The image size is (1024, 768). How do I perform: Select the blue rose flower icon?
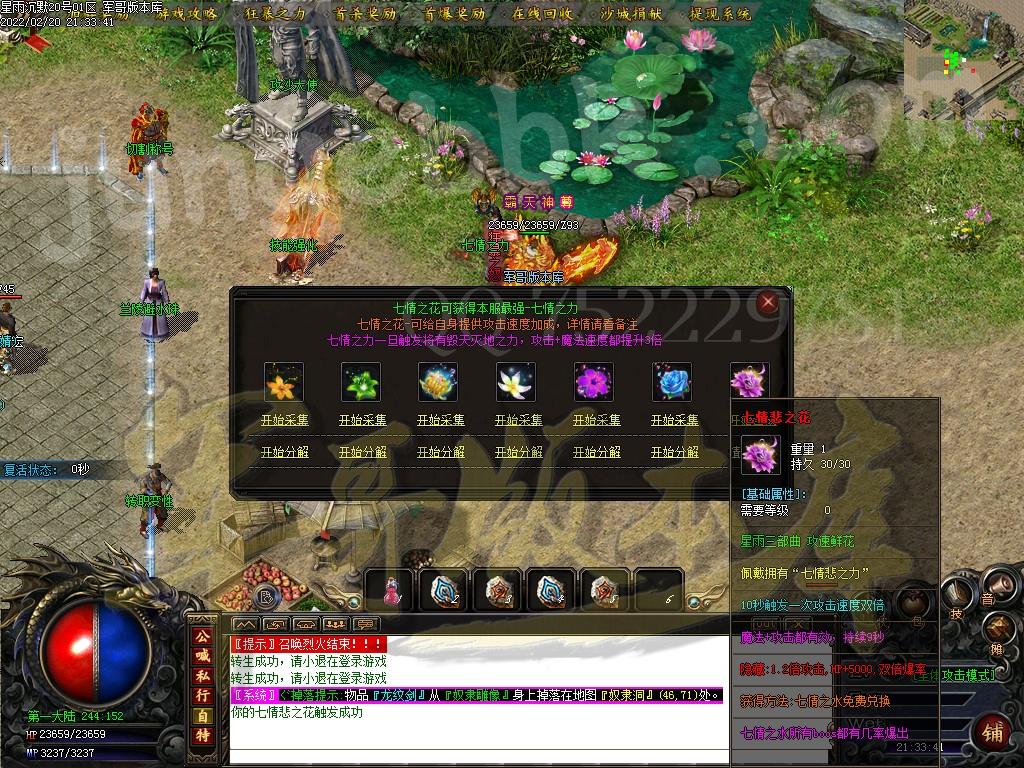pyautogui.click(x=672, y=382)
